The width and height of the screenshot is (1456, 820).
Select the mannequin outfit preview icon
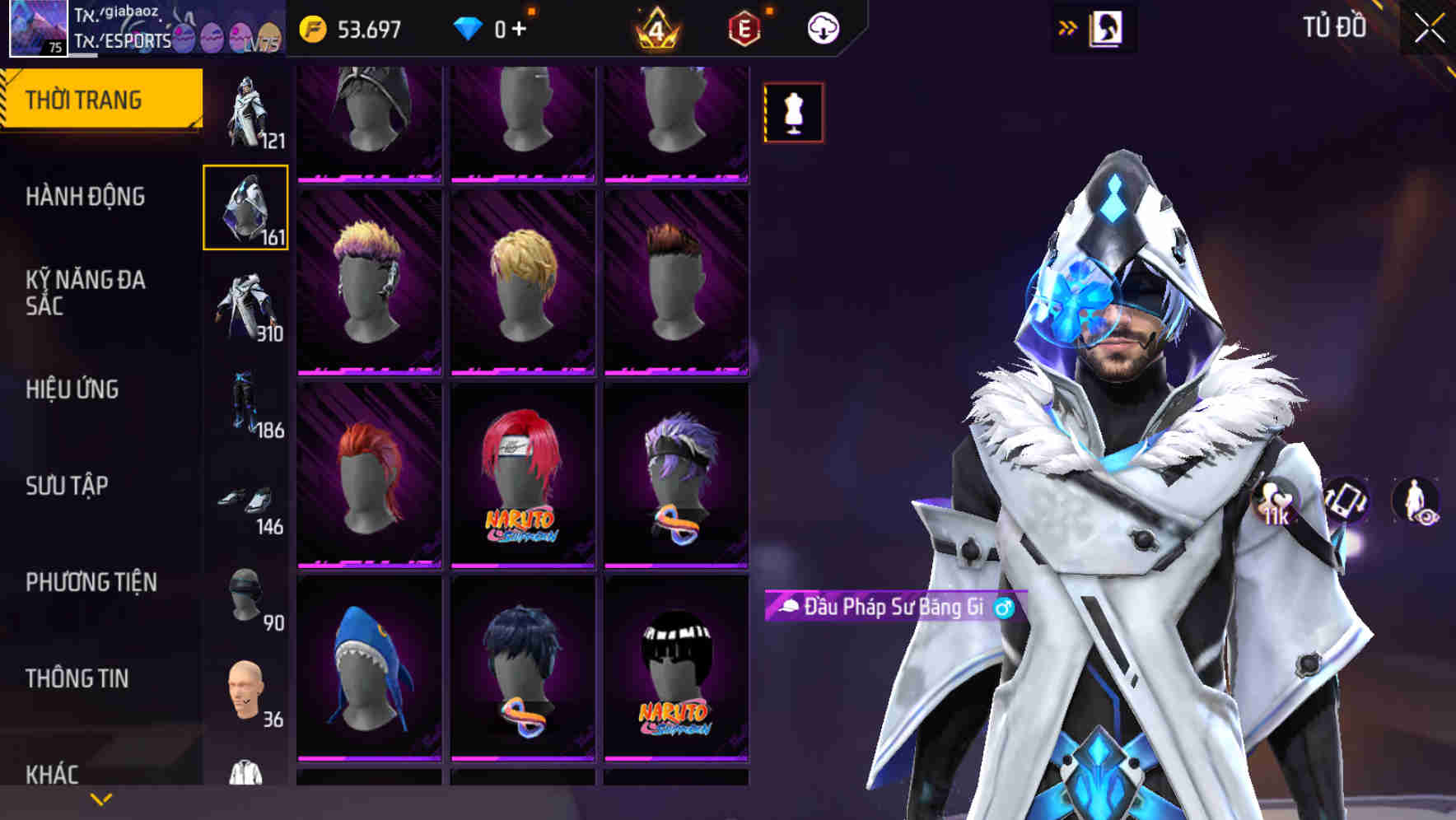tap(792, 112)
